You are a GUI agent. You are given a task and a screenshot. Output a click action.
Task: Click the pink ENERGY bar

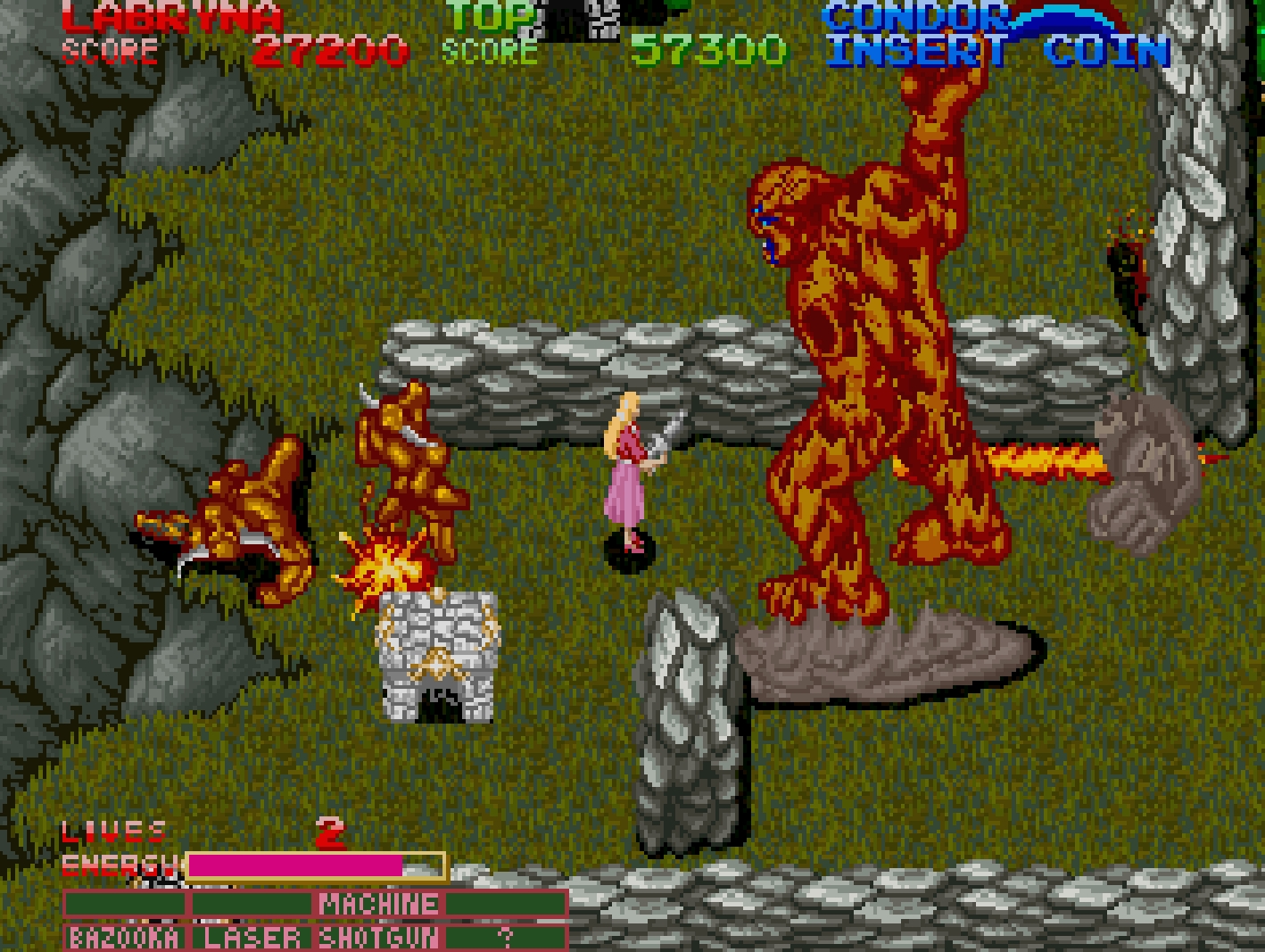pos(294,865)
